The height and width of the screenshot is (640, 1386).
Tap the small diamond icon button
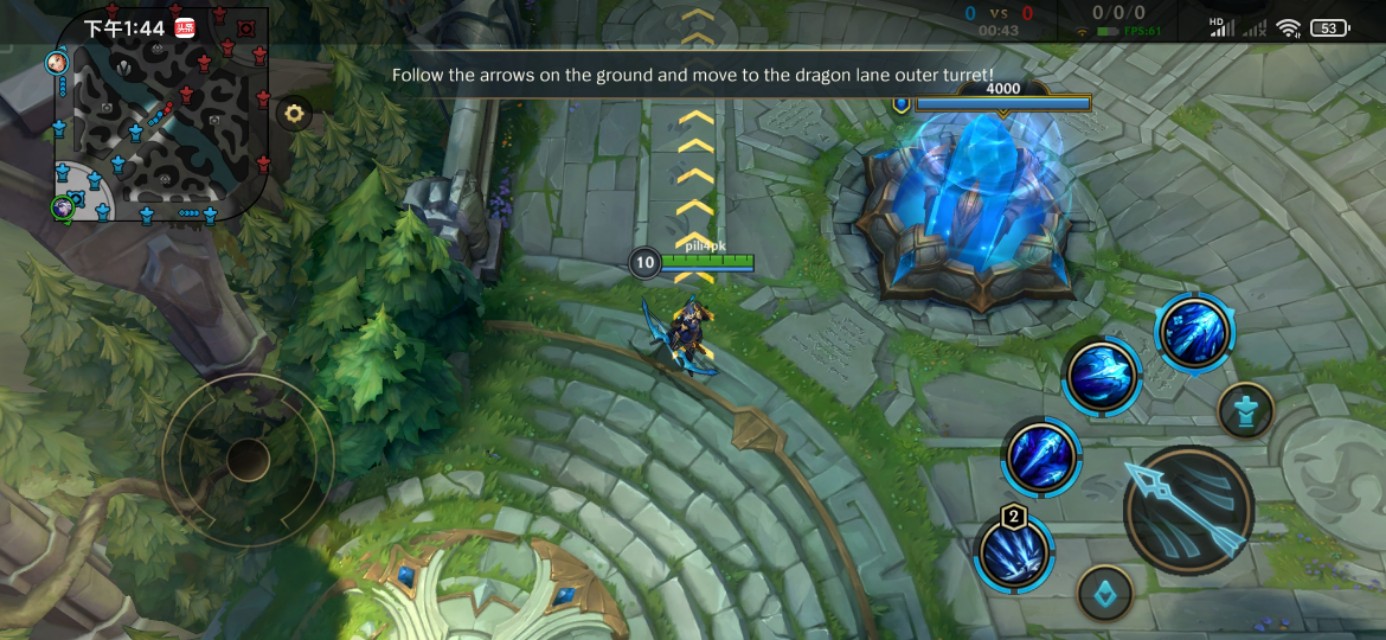click(x=1105, y=594)
